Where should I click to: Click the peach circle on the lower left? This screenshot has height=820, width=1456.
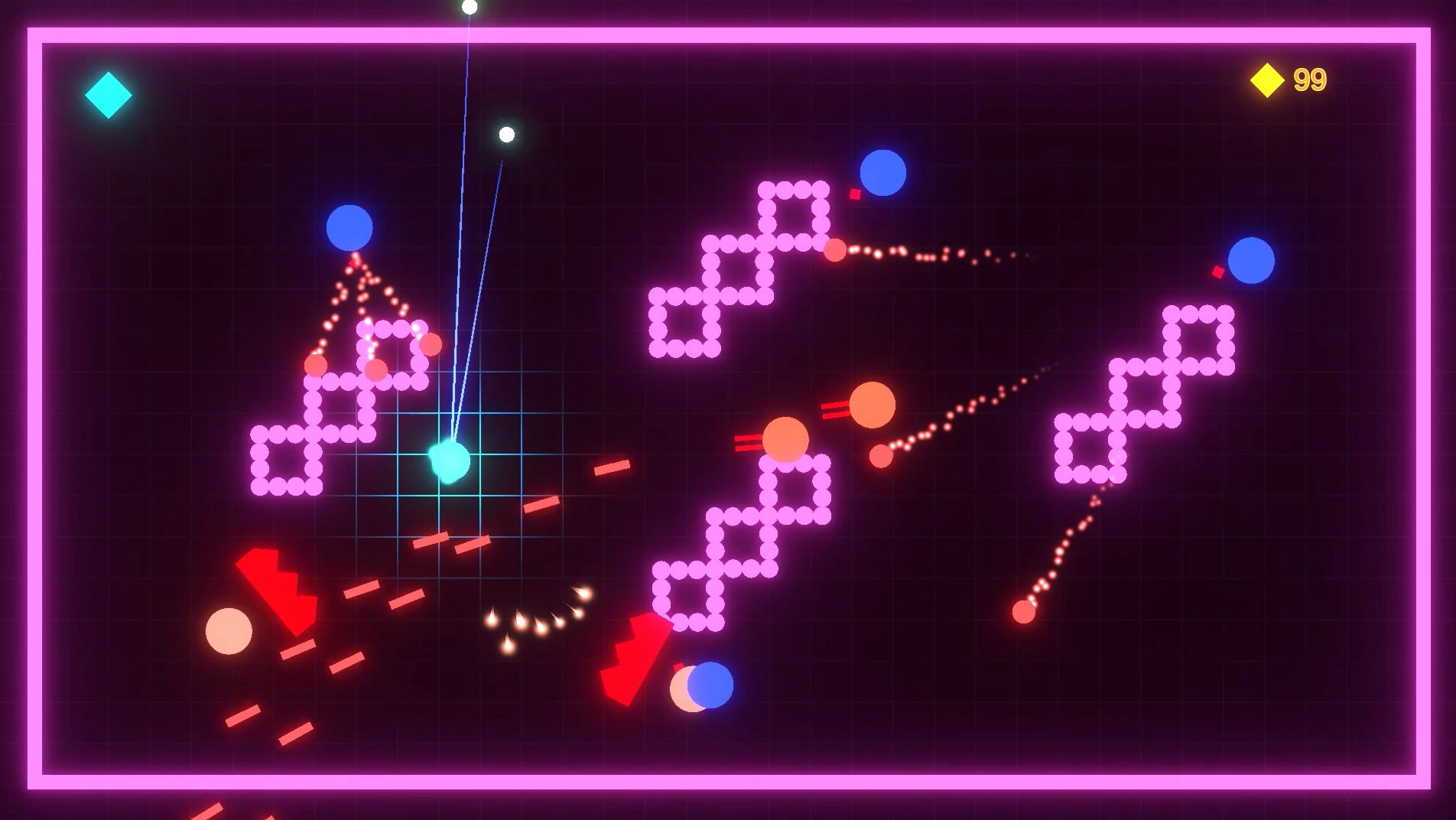coord(229,633)
